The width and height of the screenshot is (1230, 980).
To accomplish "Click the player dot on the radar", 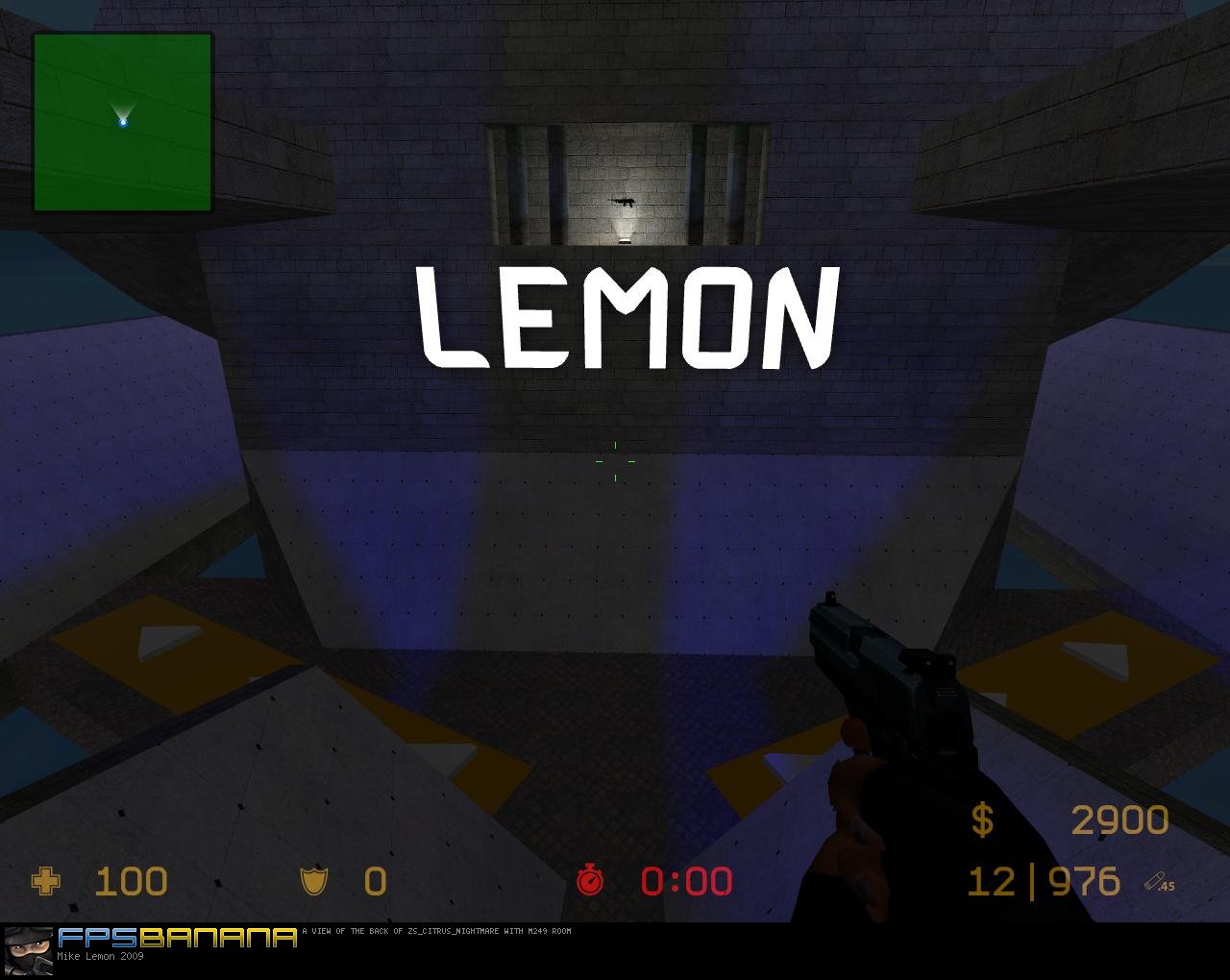I will [125, 122].
